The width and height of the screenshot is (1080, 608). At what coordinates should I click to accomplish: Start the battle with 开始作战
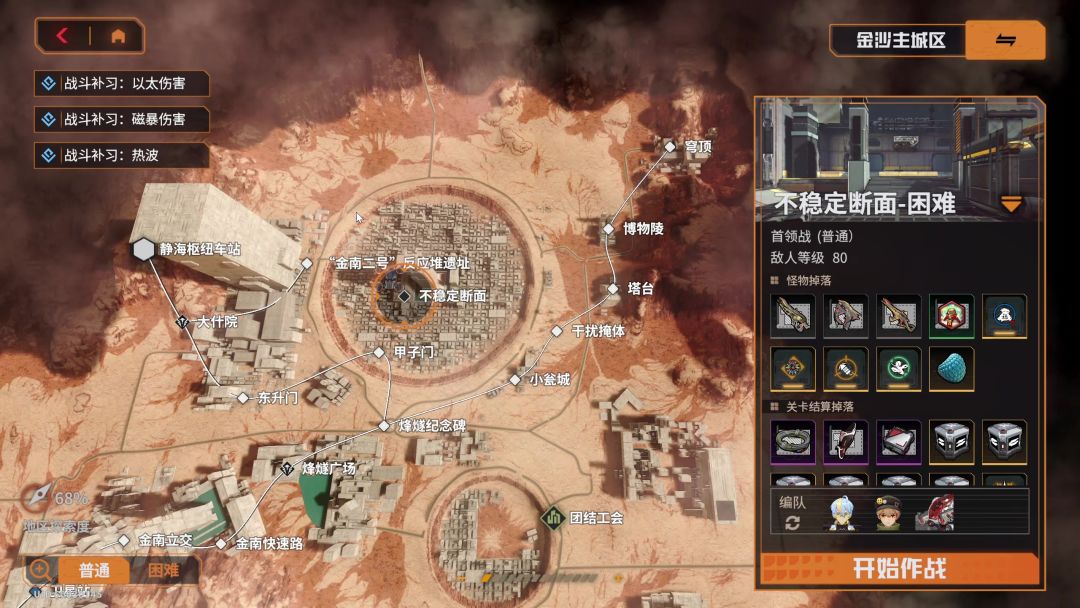click(x=899, y=568)
